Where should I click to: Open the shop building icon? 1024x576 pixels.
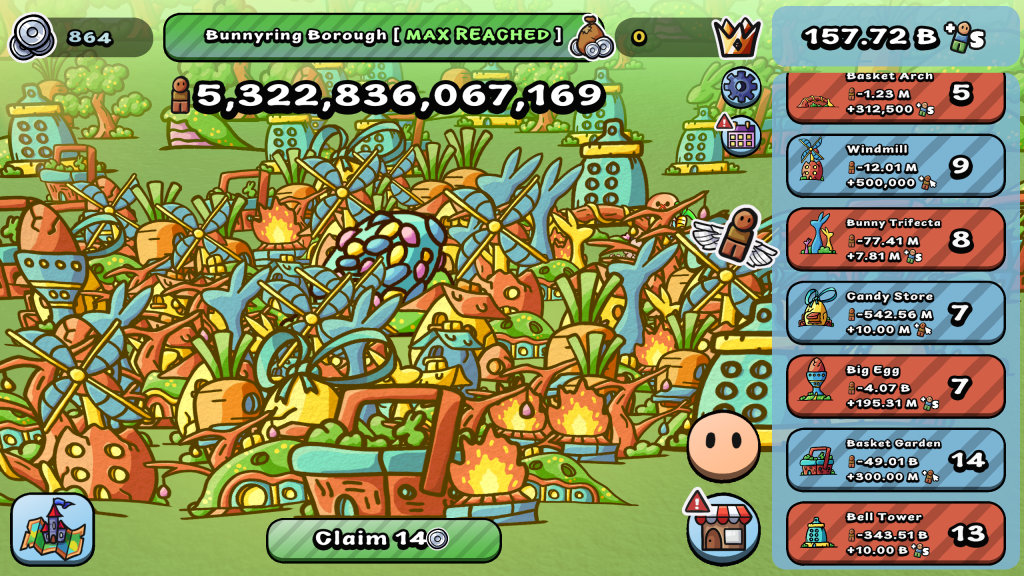coord(724,528)
